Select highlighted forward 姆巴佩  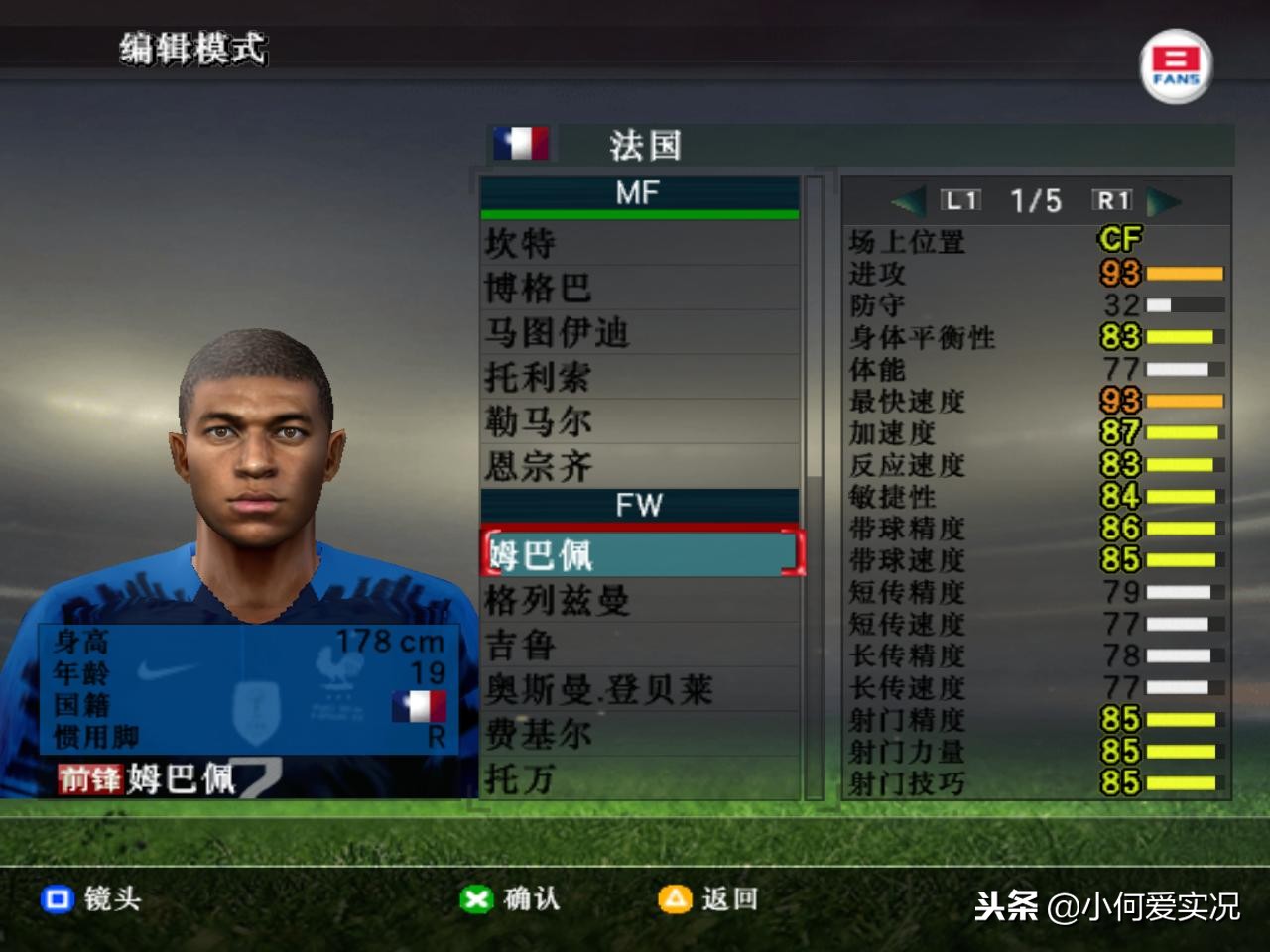click(x=639, y=553)
